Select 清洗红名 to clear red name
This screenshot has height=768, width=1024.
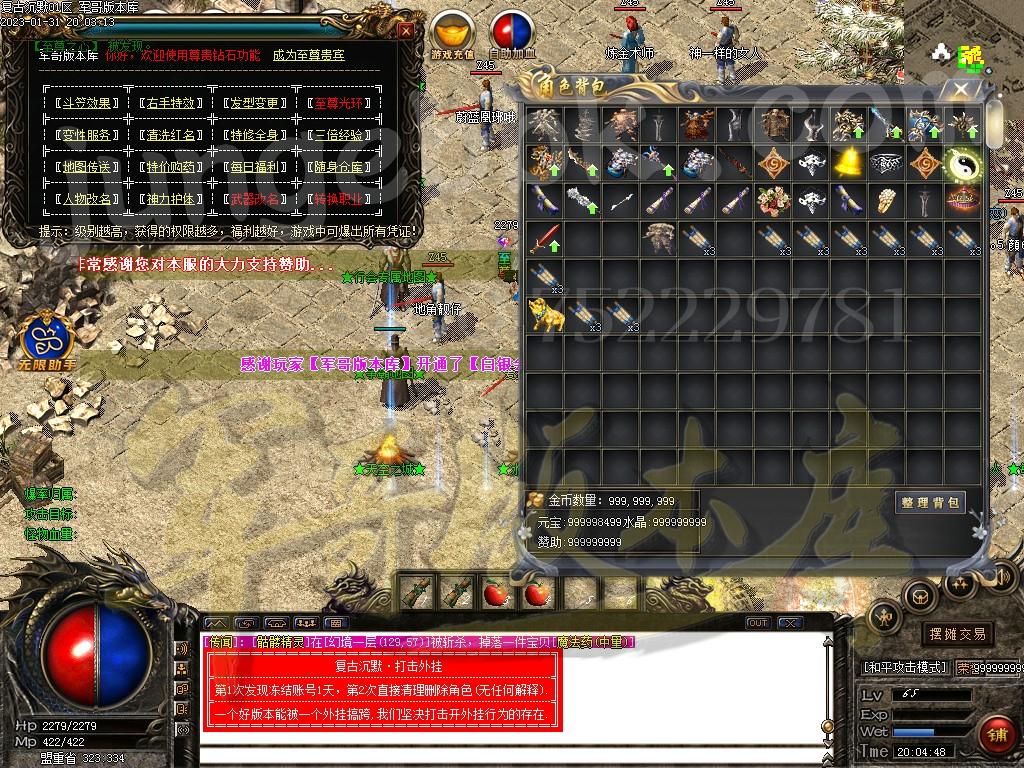coord(168,135)
